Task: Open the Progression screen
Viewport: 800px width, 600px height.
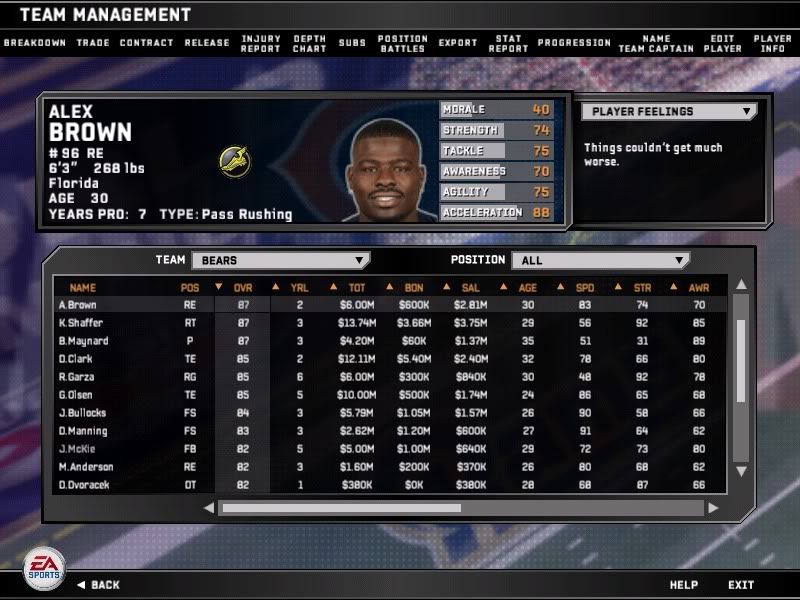Action: [x=574, y=43]
